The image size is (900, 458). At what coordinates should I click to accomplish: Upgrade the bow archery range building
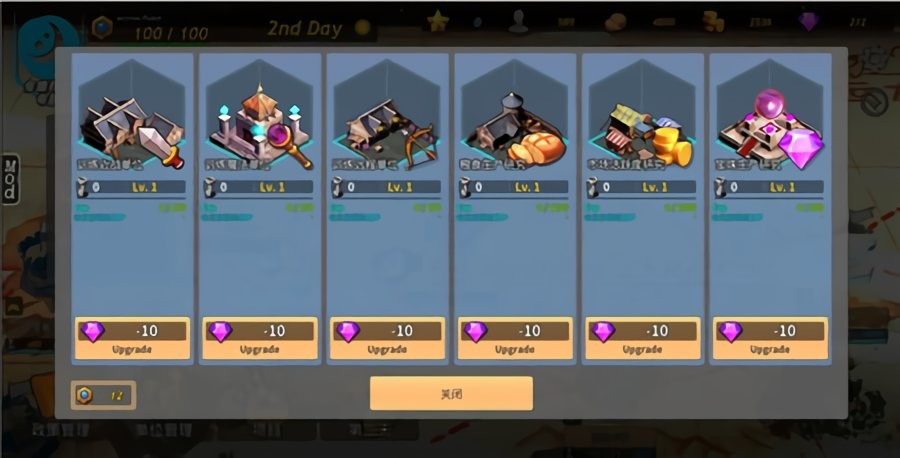click(388, 338)
